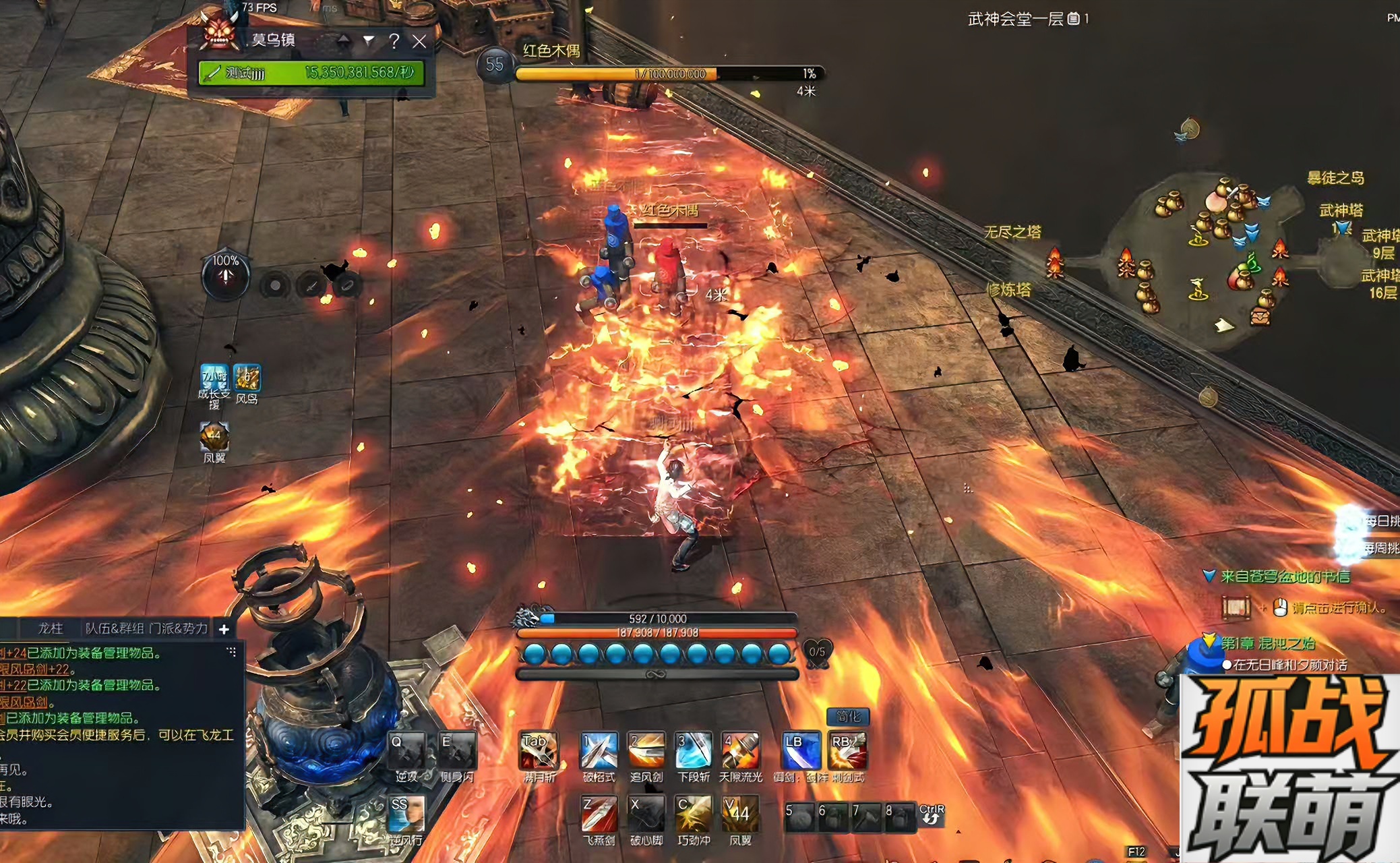Close the 莫乌镇 damage meter panel
This screenshot has height=863, width=1400.
[419, 41]
